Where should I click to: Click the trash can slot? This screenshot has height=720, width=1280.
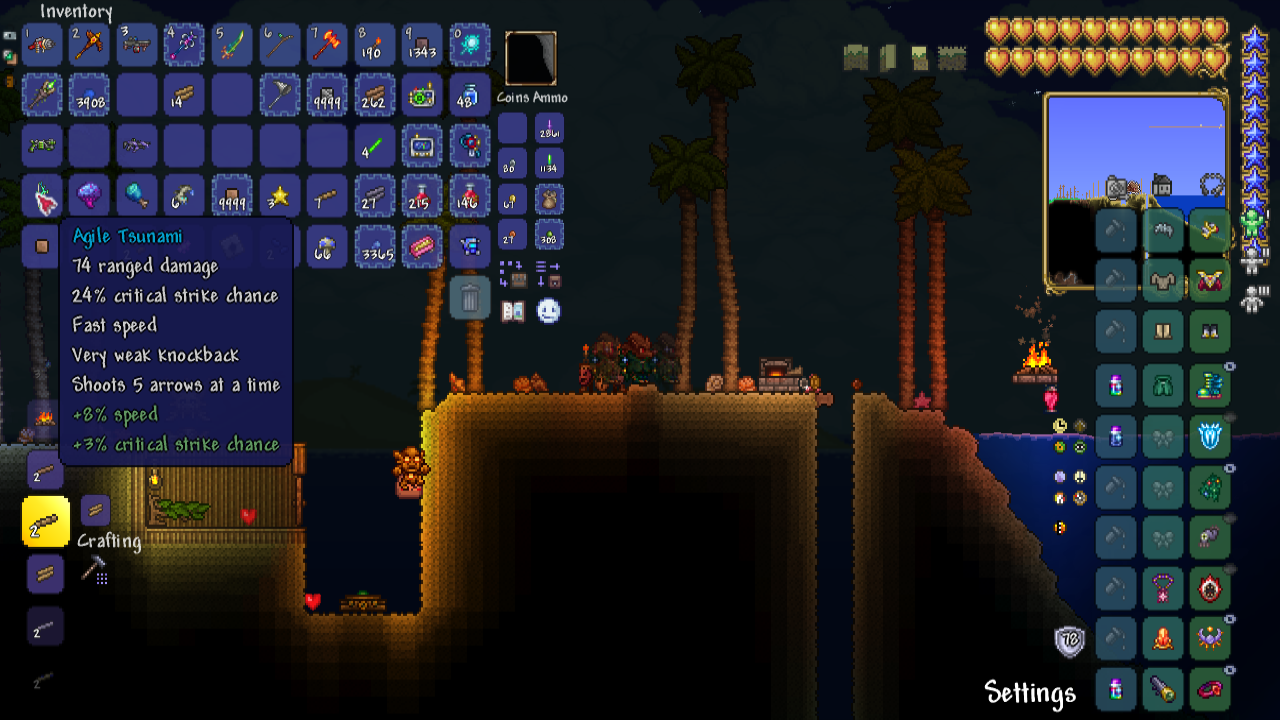coord(470,297)
